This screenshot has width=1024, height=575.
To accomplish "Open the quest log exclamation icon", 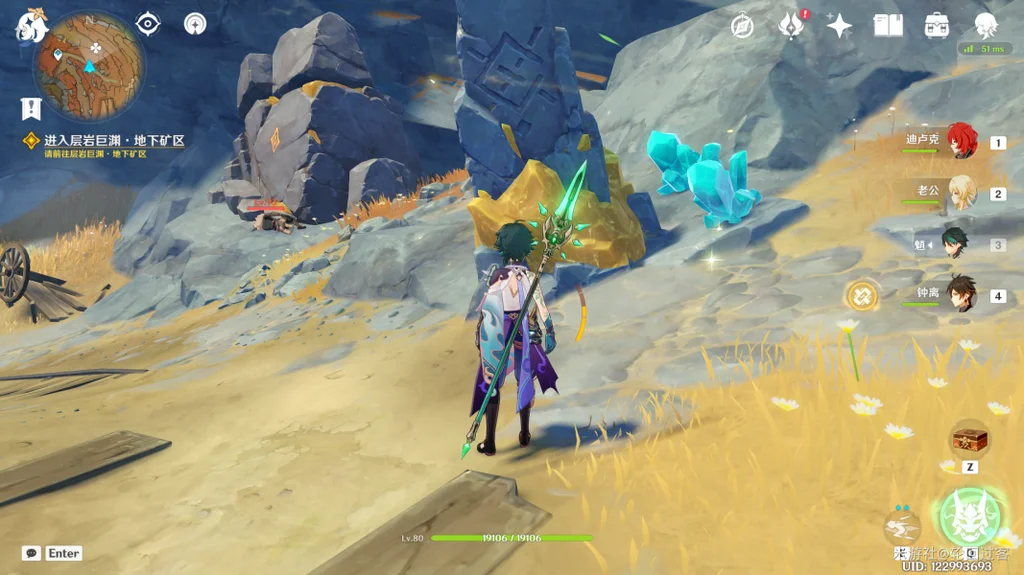I will 31,108.
